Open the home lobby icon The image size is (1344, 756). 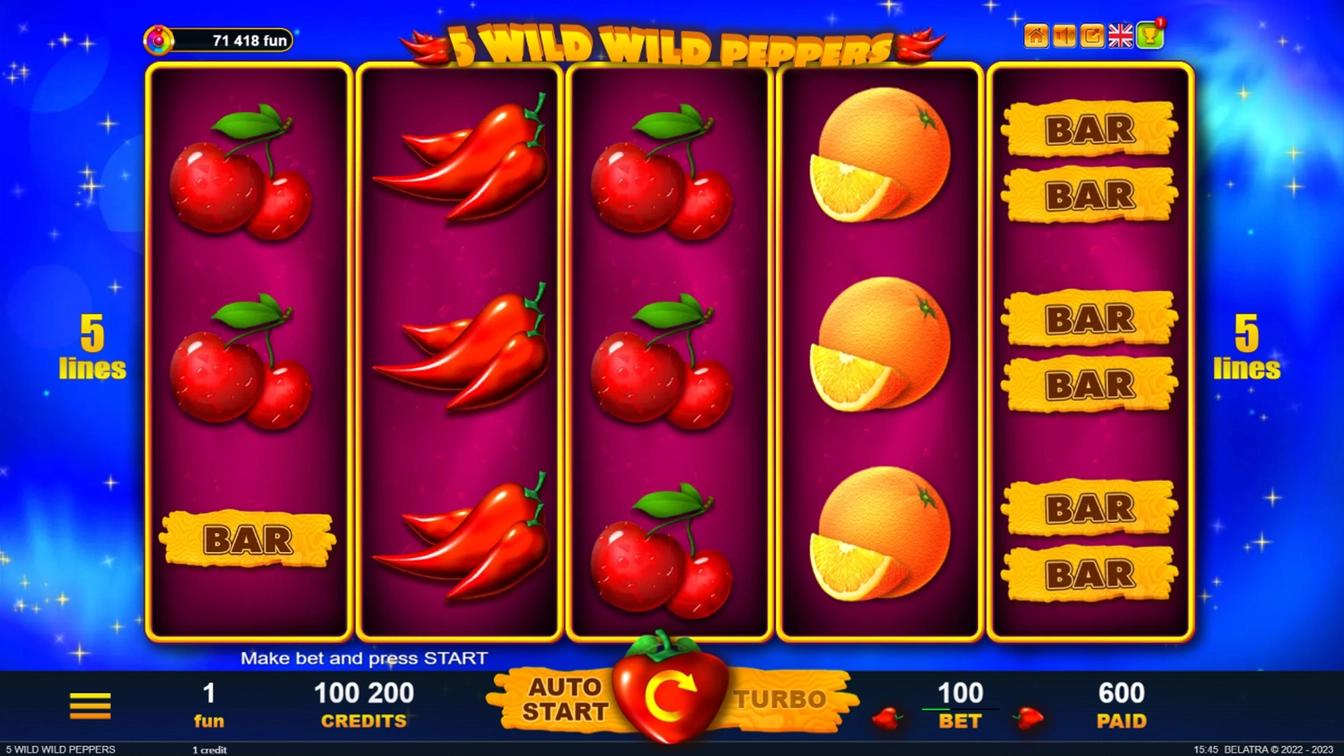(1035, 33)
